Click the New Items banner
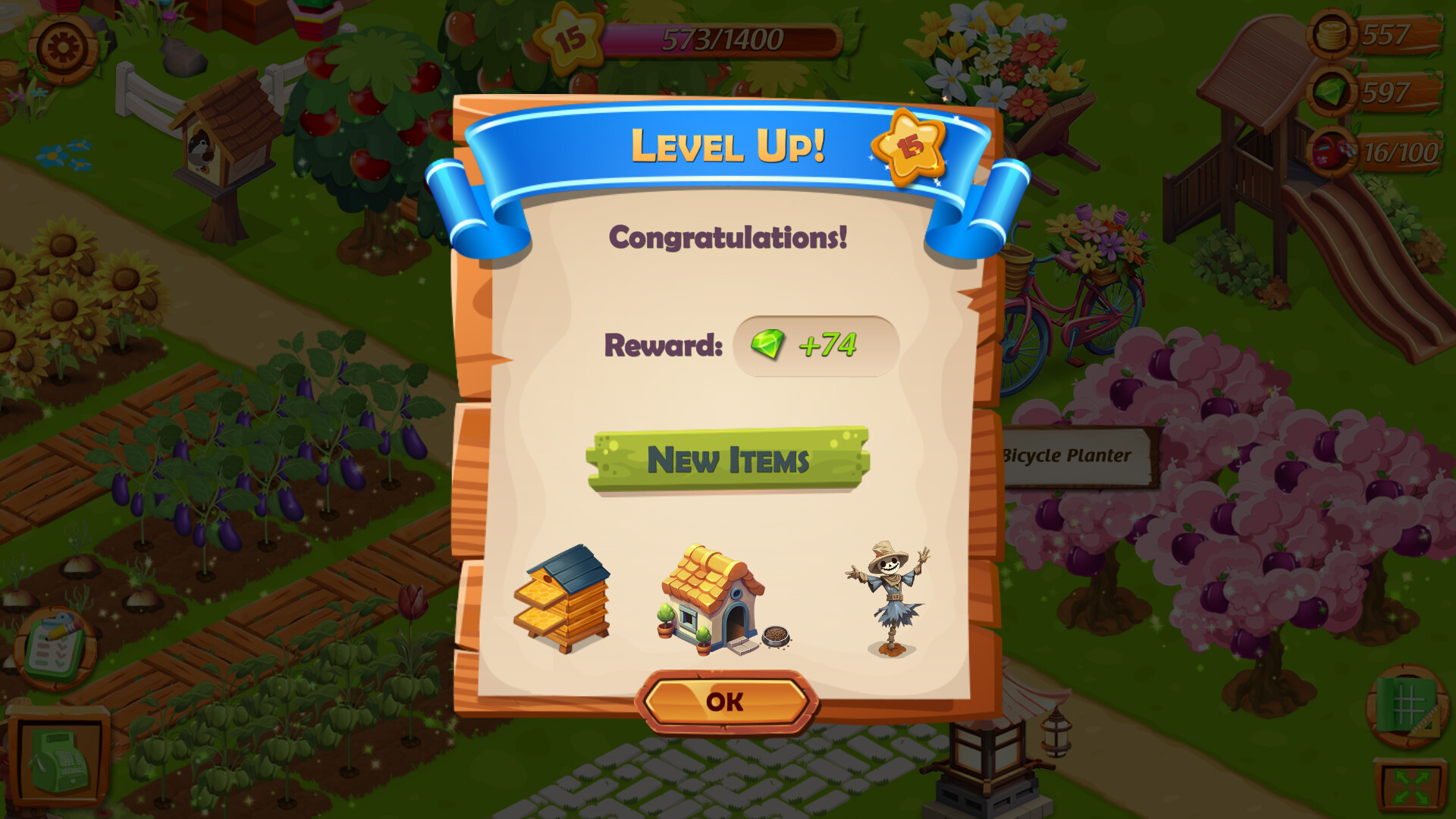The height and width of the screenshot is (819, 1456). (728, 457)
